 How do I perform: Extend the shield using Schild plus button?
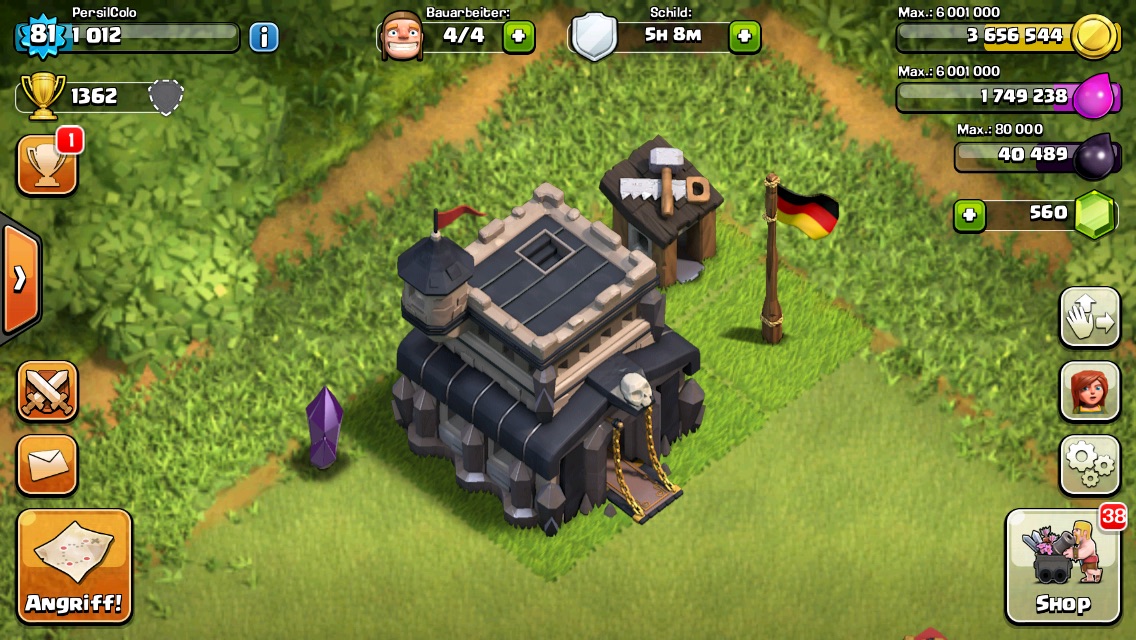tap(744, 37)
